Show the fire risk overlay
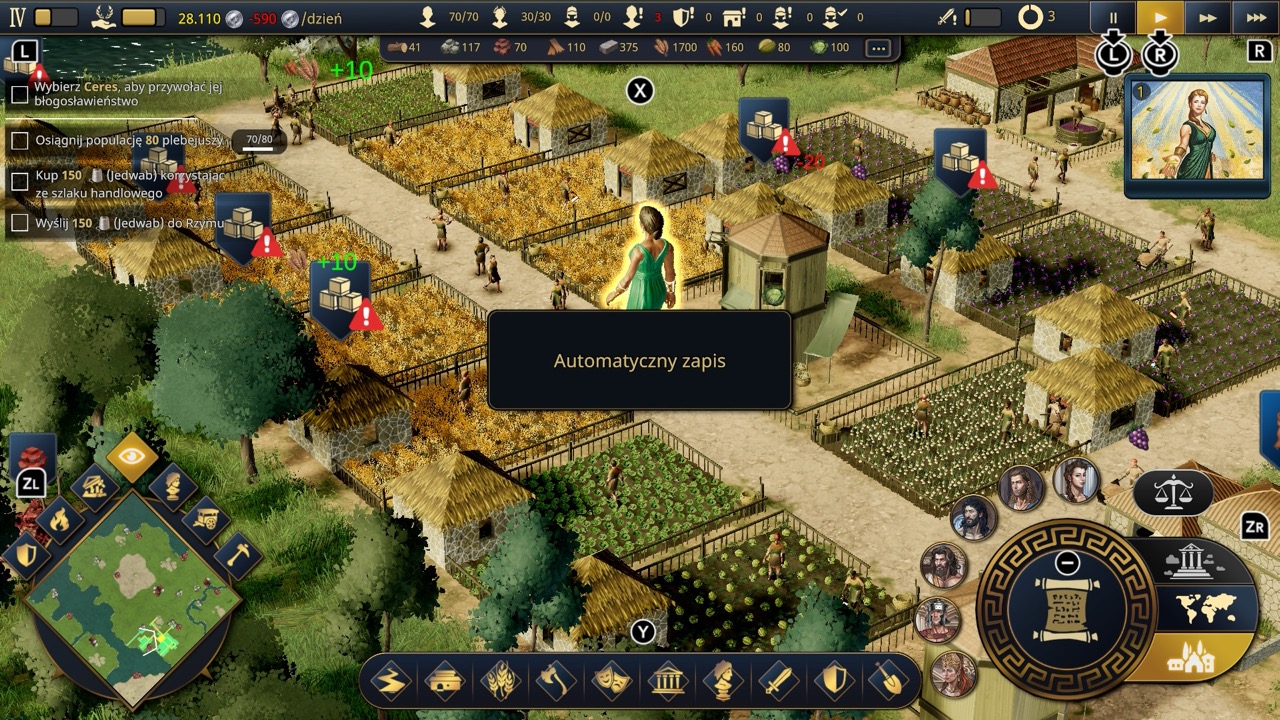The width and height of the screenshot is (1280, 720). [60, 520]
